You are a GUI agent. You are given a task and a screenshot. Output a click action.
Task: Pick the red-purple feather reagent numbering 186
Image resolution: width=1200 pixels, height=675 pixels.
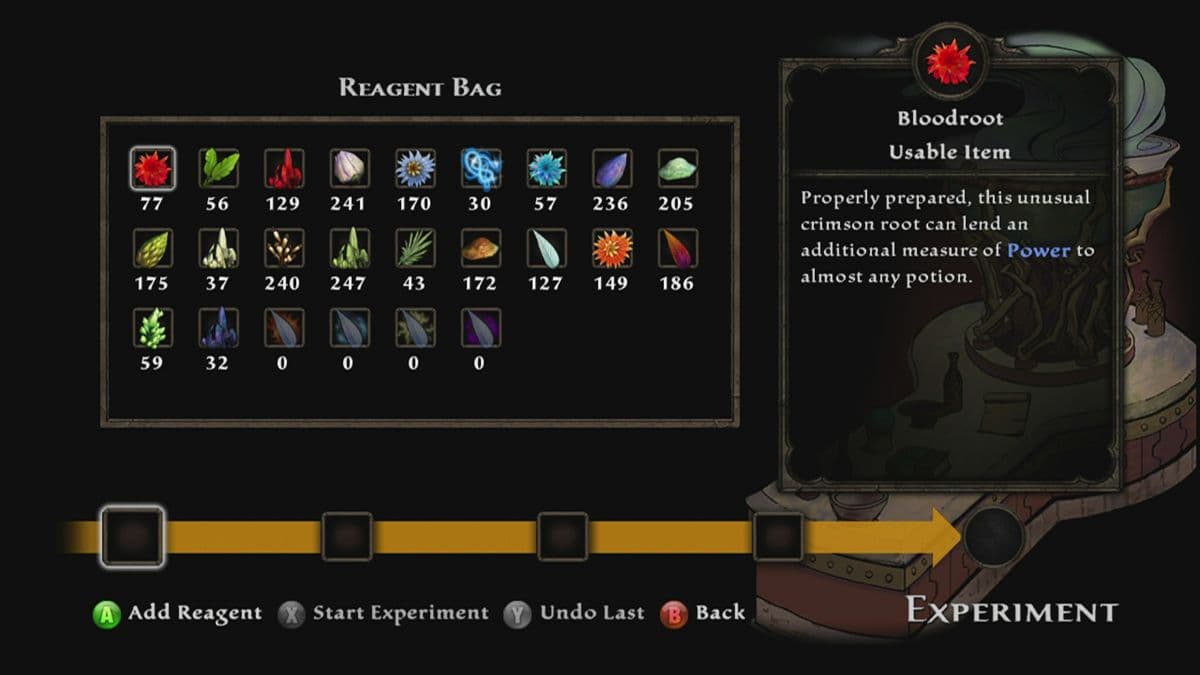point(677,248)
